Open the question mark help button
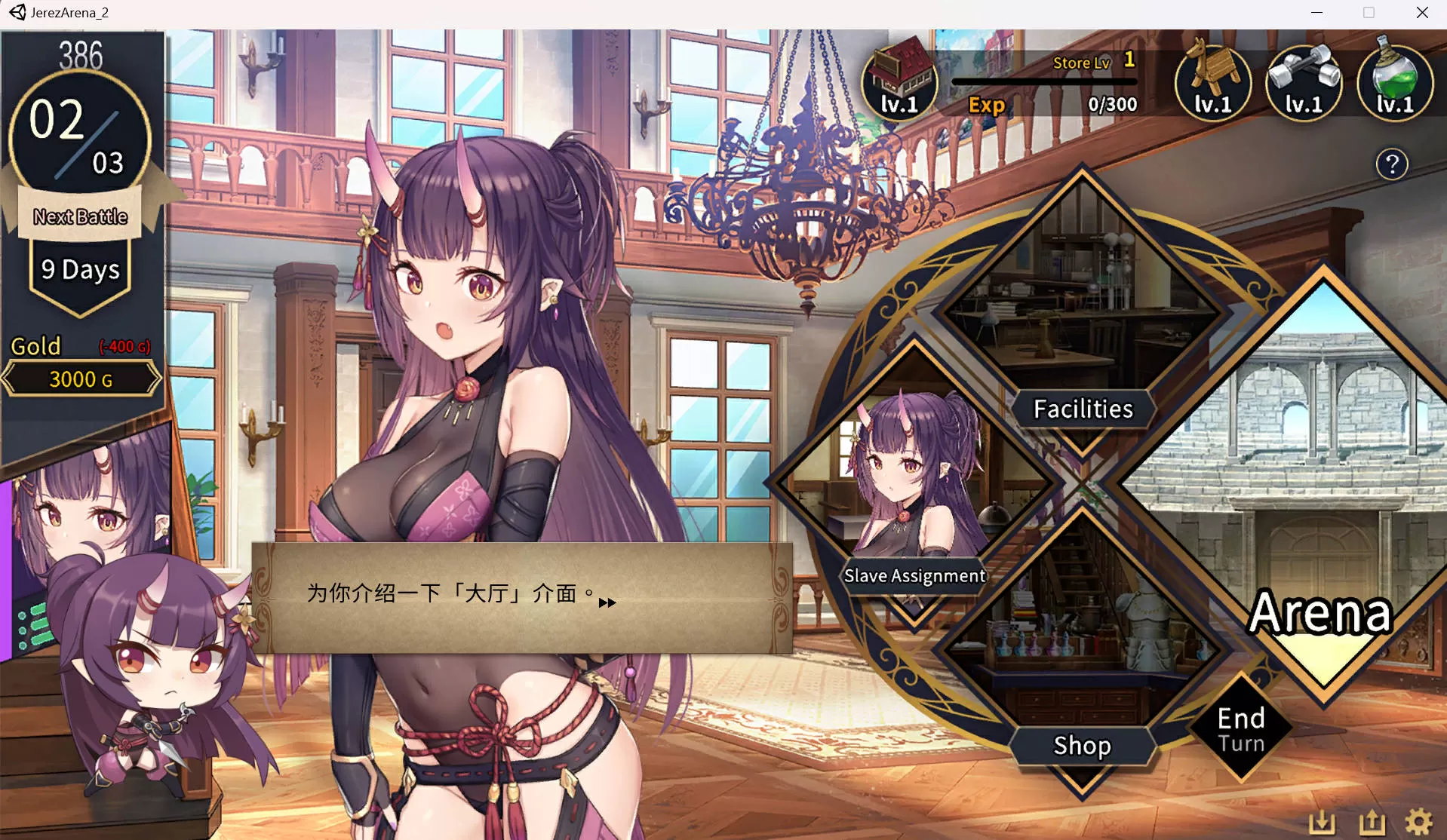The image size is (1447, 840). tap(1392, 164)
